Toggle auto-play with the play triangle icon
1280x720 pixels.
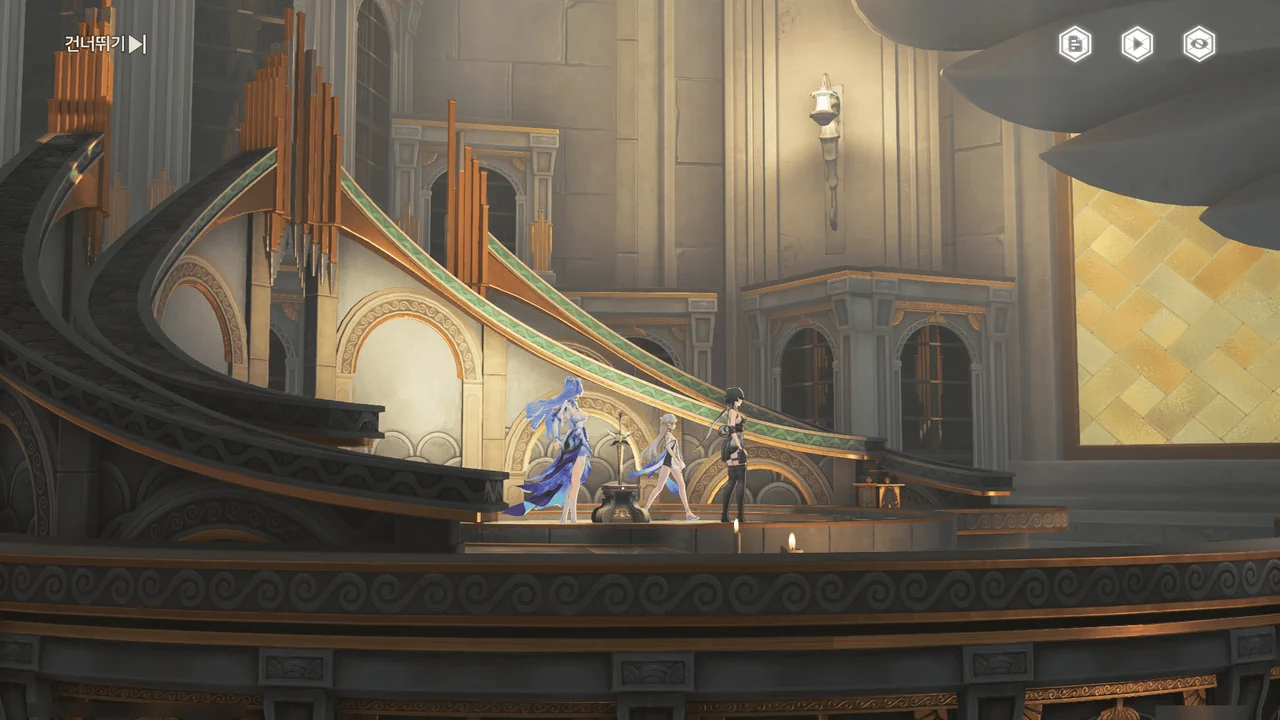[1137, 44]
